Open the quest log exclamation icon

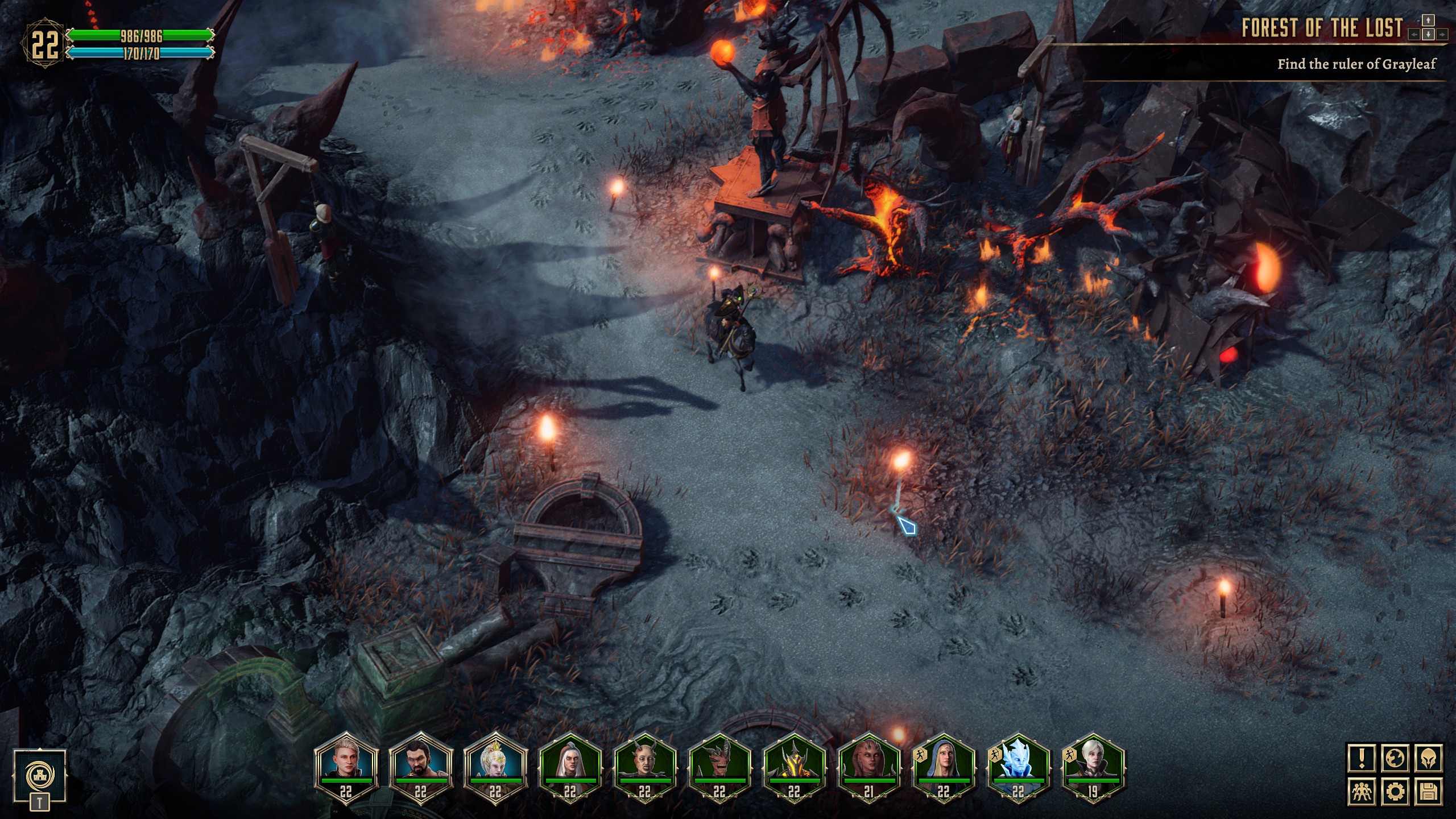(1362, 759)
